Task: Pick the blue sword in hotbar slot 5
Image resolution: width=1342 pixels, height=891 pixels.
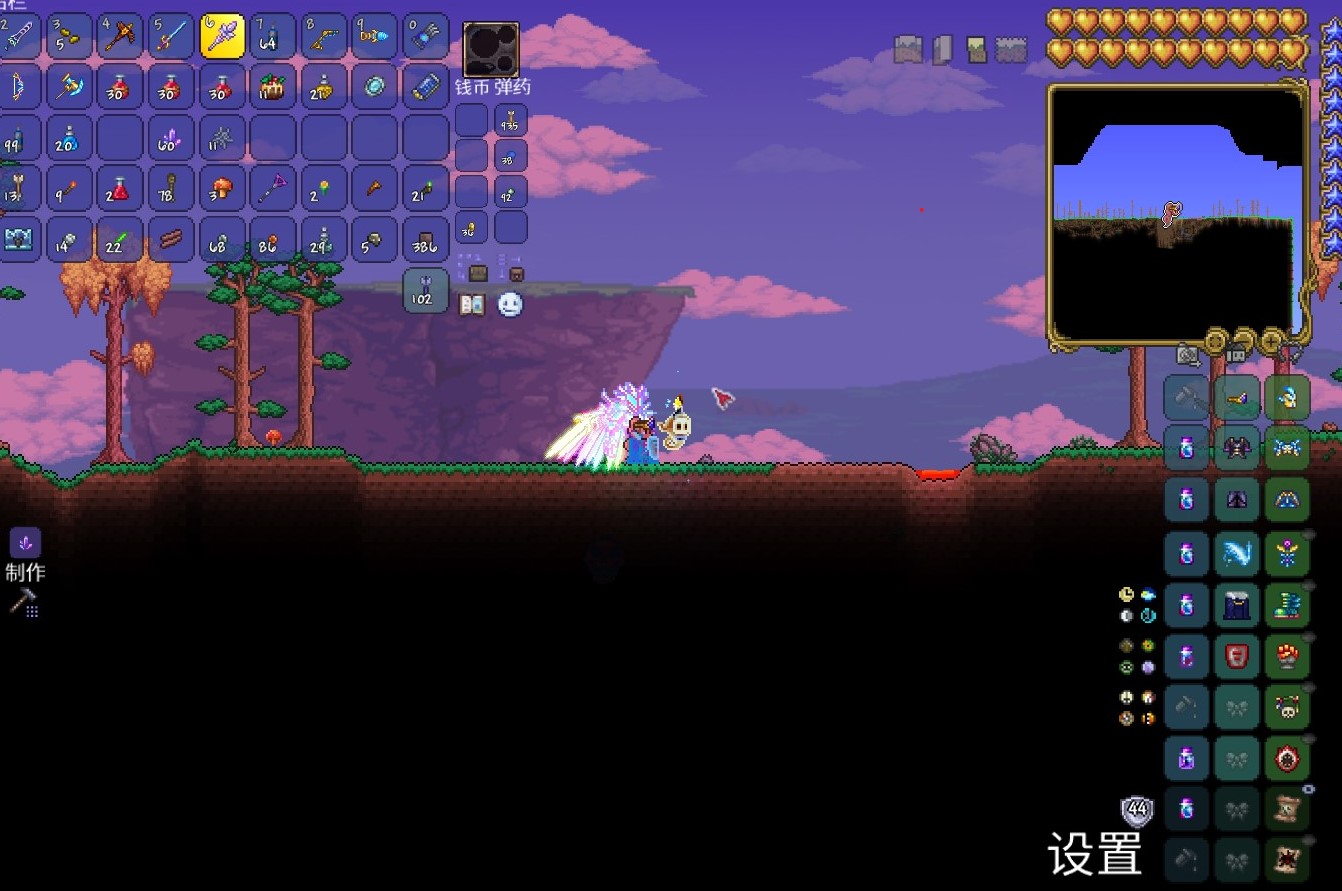Action: [x=171, y=37]
